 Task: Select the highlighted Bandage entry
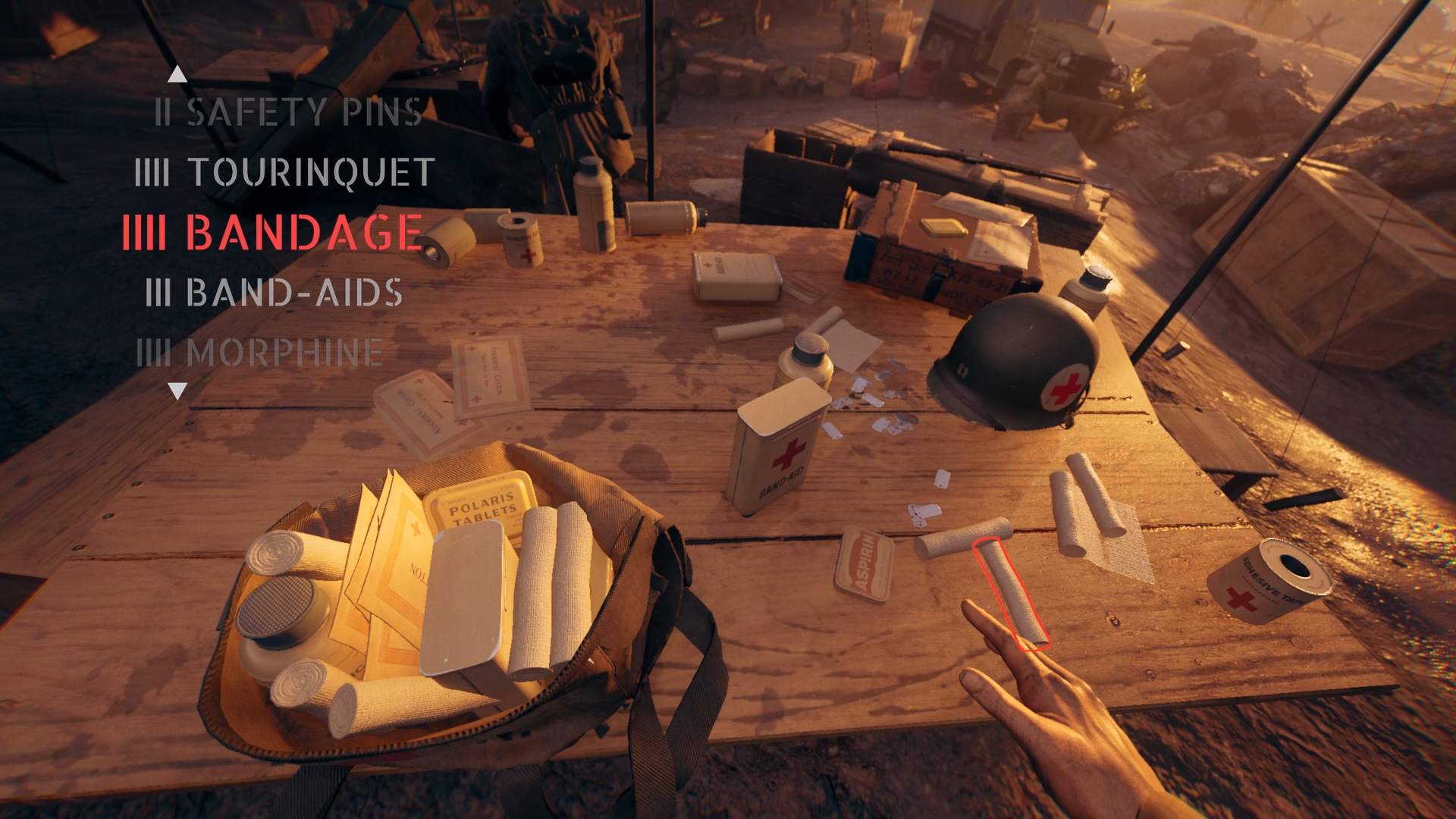tap(273, 232)
